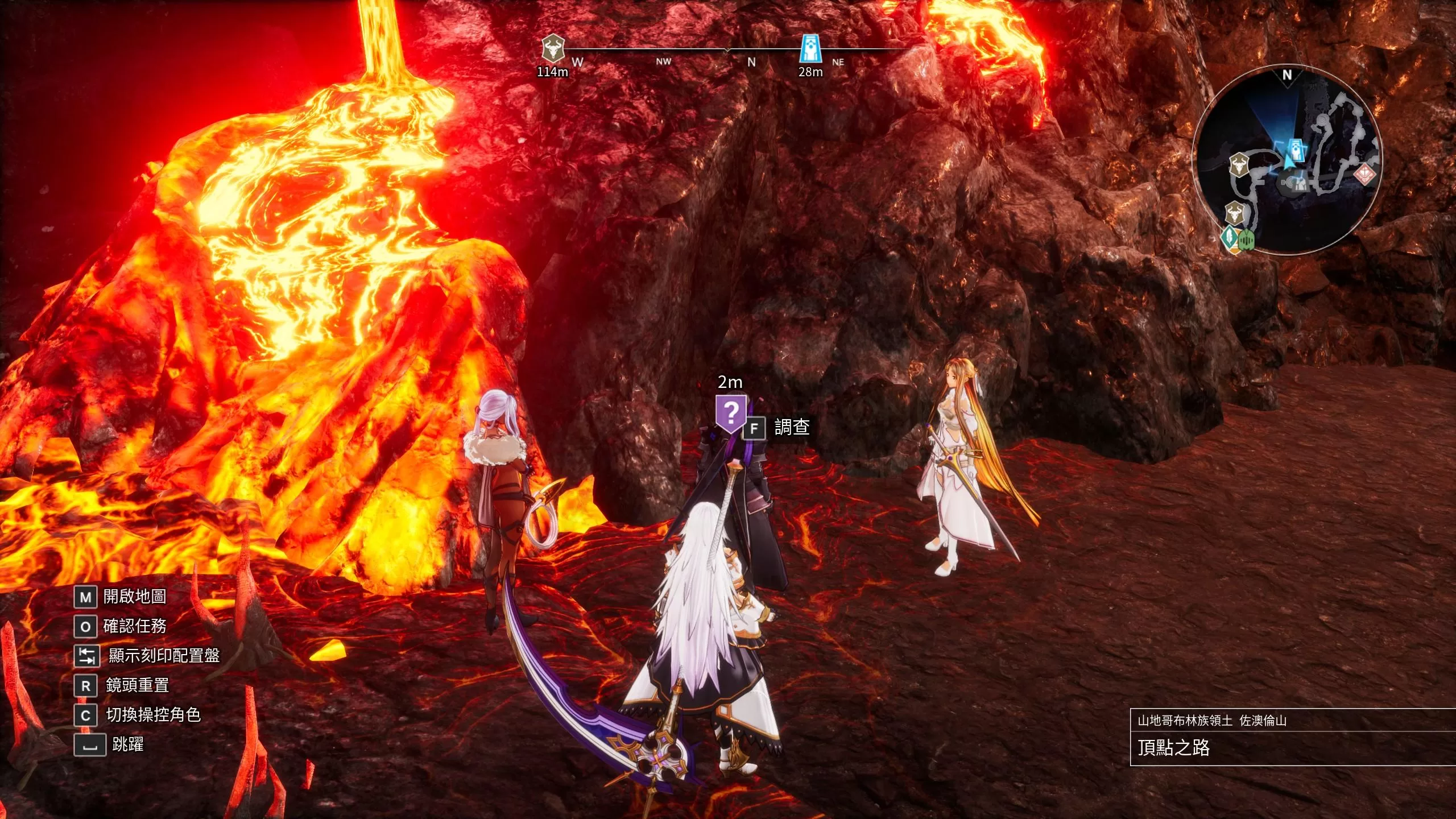
Task: Select the red diamond marker on minimap
Action: pyautogui.click(x=1364, y=174)
